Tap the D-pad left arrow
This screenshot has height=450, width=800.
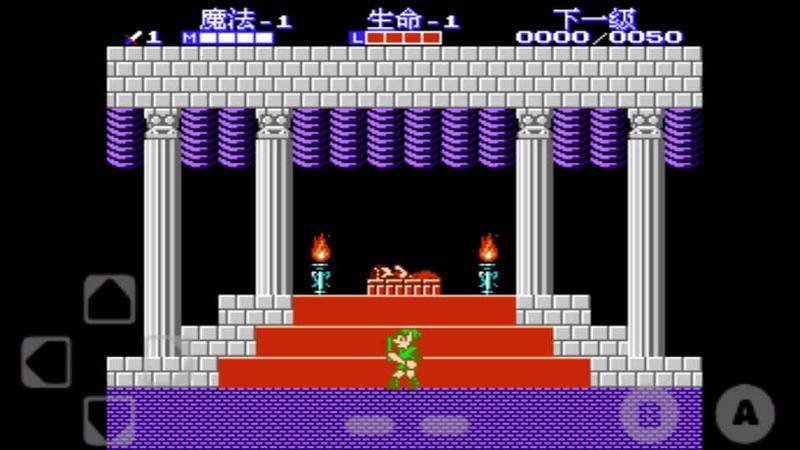[46, 361]
